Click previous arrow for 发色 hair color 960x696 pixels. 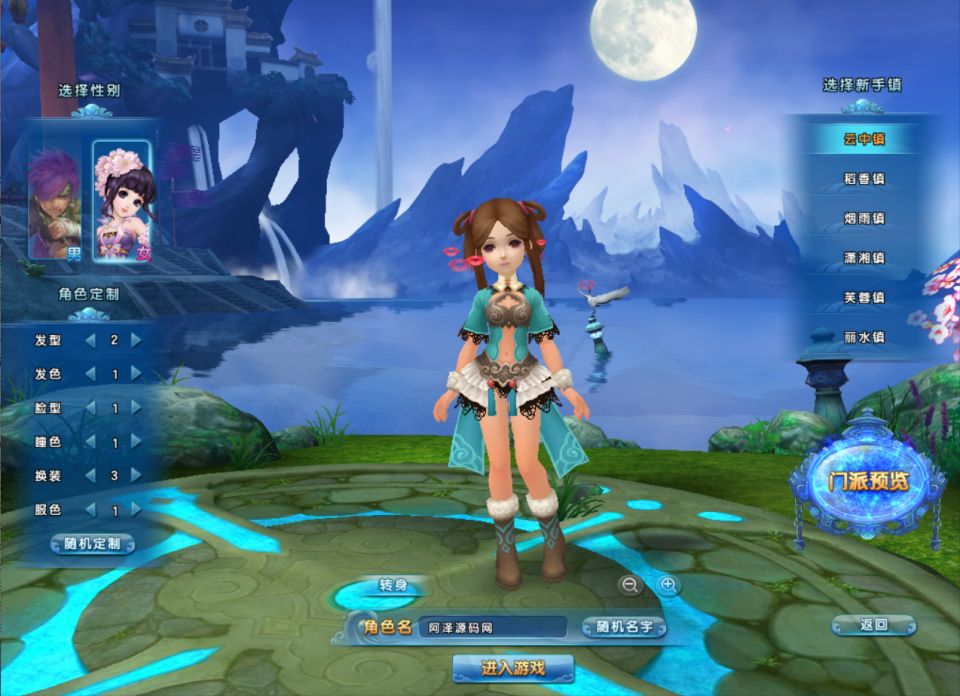pos(90,374)
